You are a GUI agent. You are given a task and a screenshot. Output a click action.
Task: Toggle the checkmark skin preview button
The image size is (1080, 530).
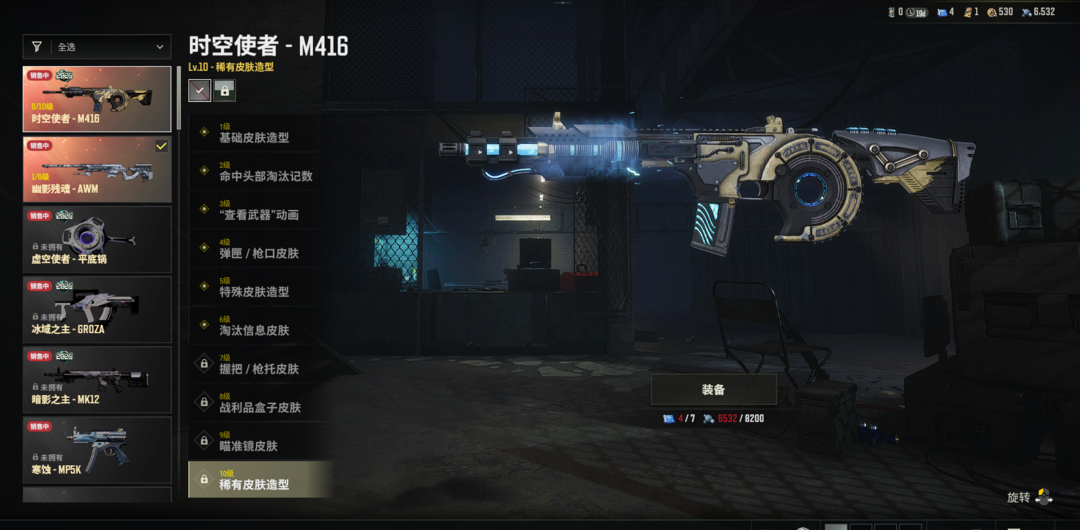pos(200,90)
